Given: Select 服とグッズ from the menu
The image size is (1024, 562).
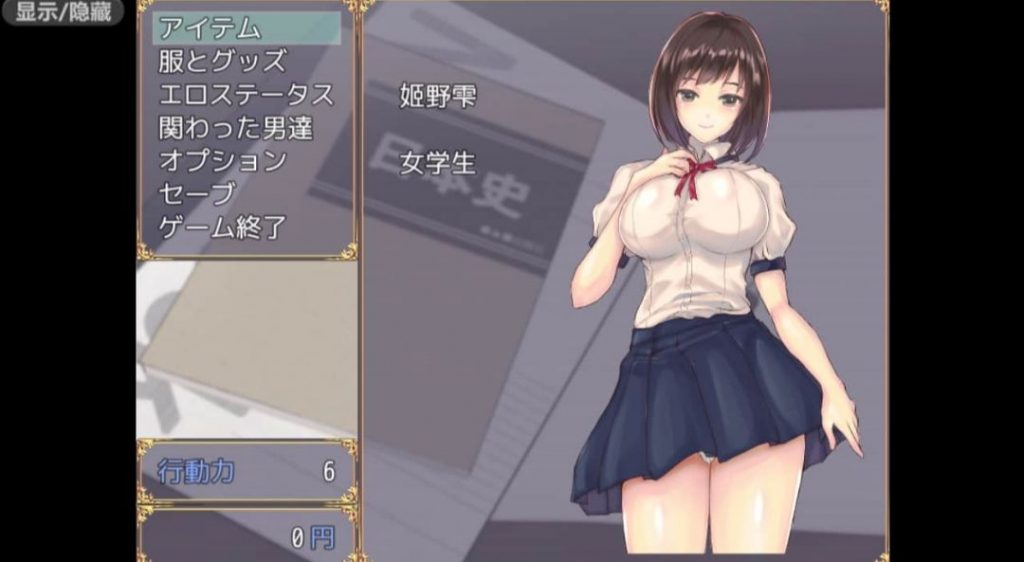Looking at the screenshot, I should [222, 61].
